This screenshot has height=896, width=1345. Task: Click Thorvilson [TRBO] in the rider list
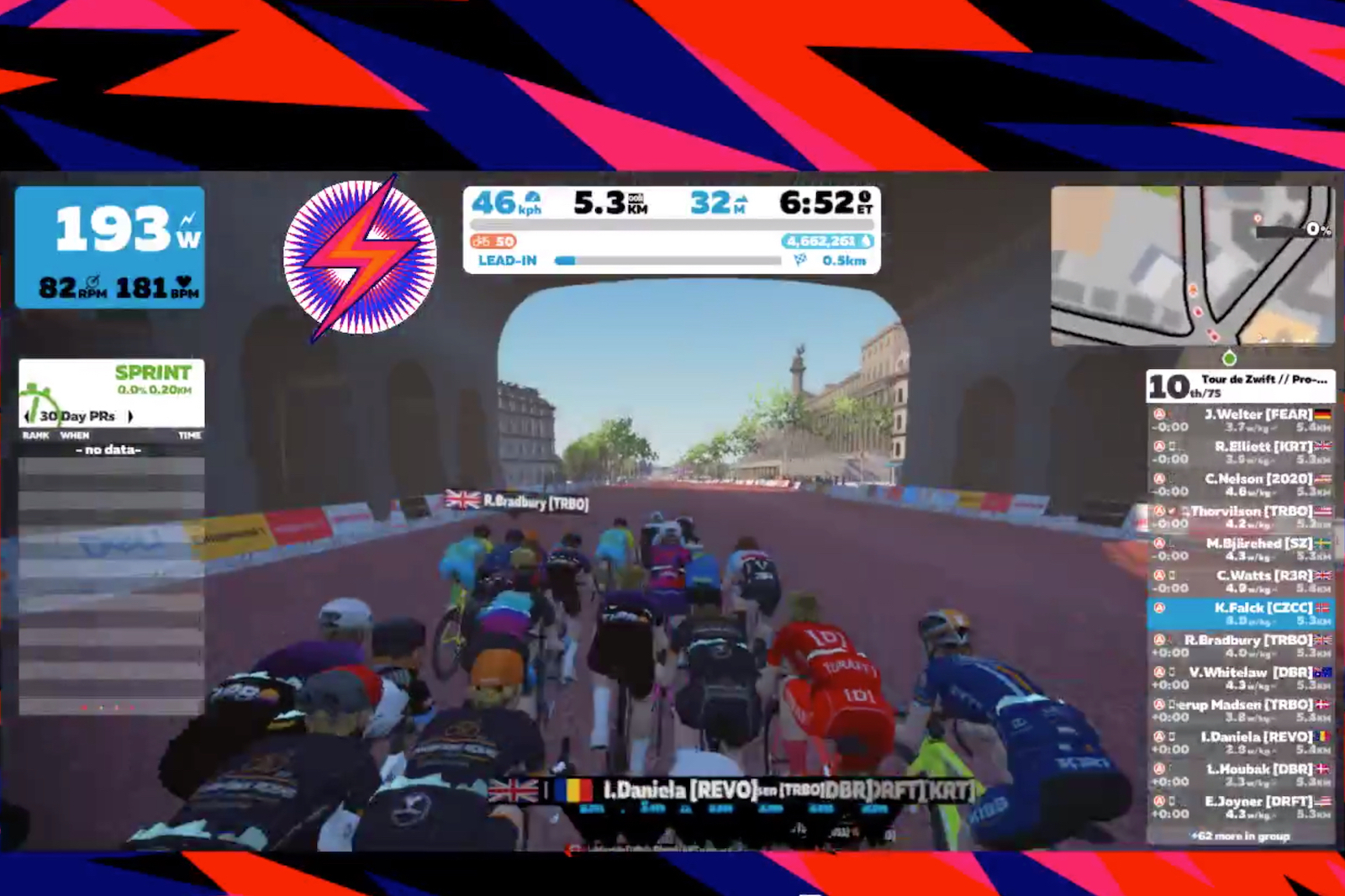tap(1240, 517)
